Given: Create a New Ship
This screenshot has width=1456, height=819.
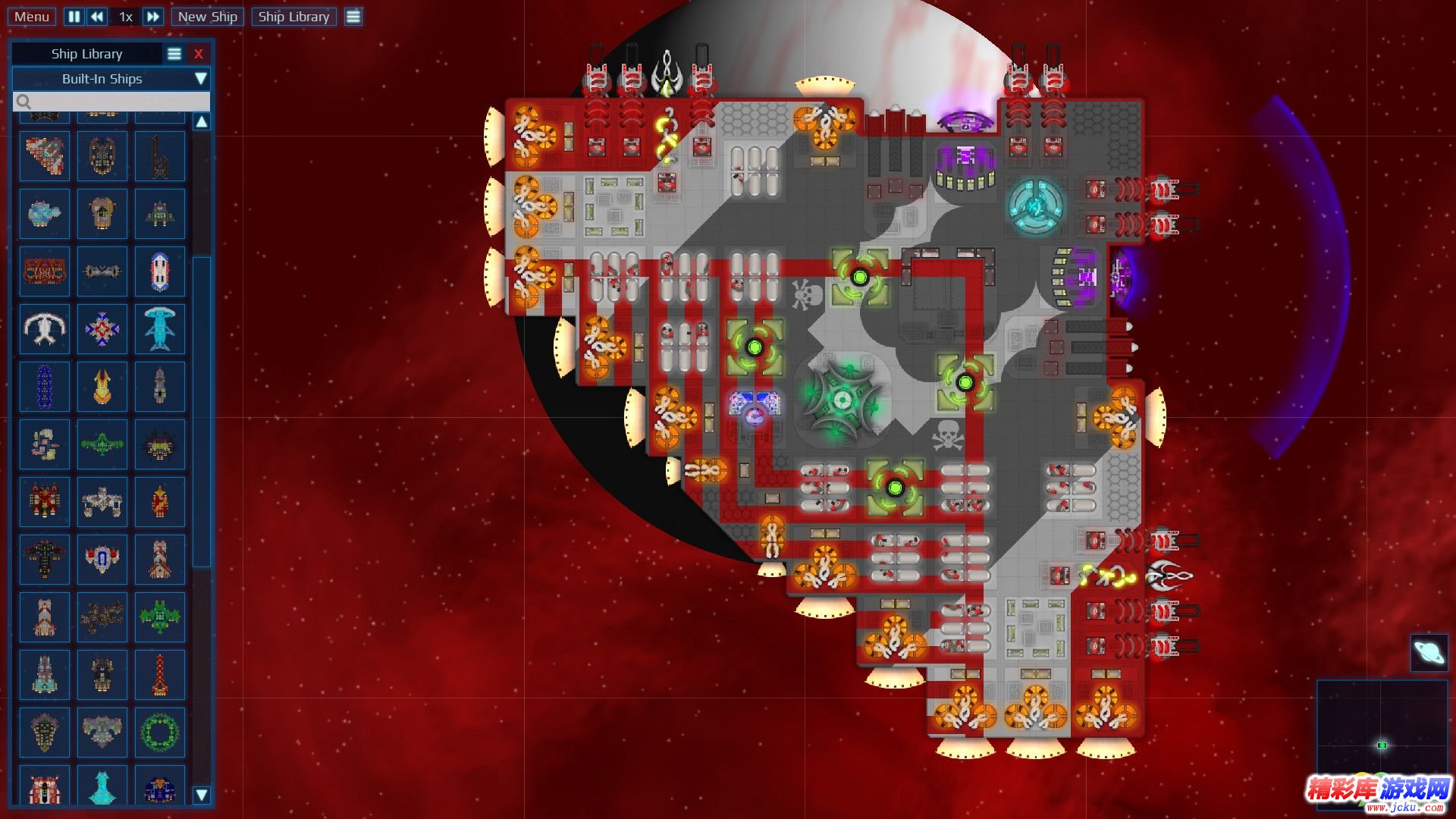Looking at the screenshot, I should click(207, 17).
